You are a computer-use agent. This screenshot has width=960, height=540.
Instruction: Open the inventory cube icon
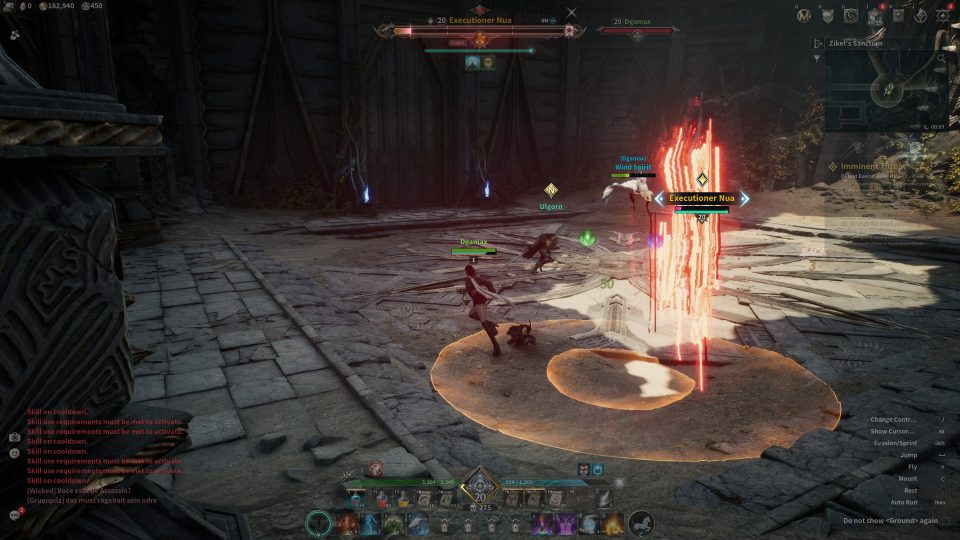tap(874, 15)
